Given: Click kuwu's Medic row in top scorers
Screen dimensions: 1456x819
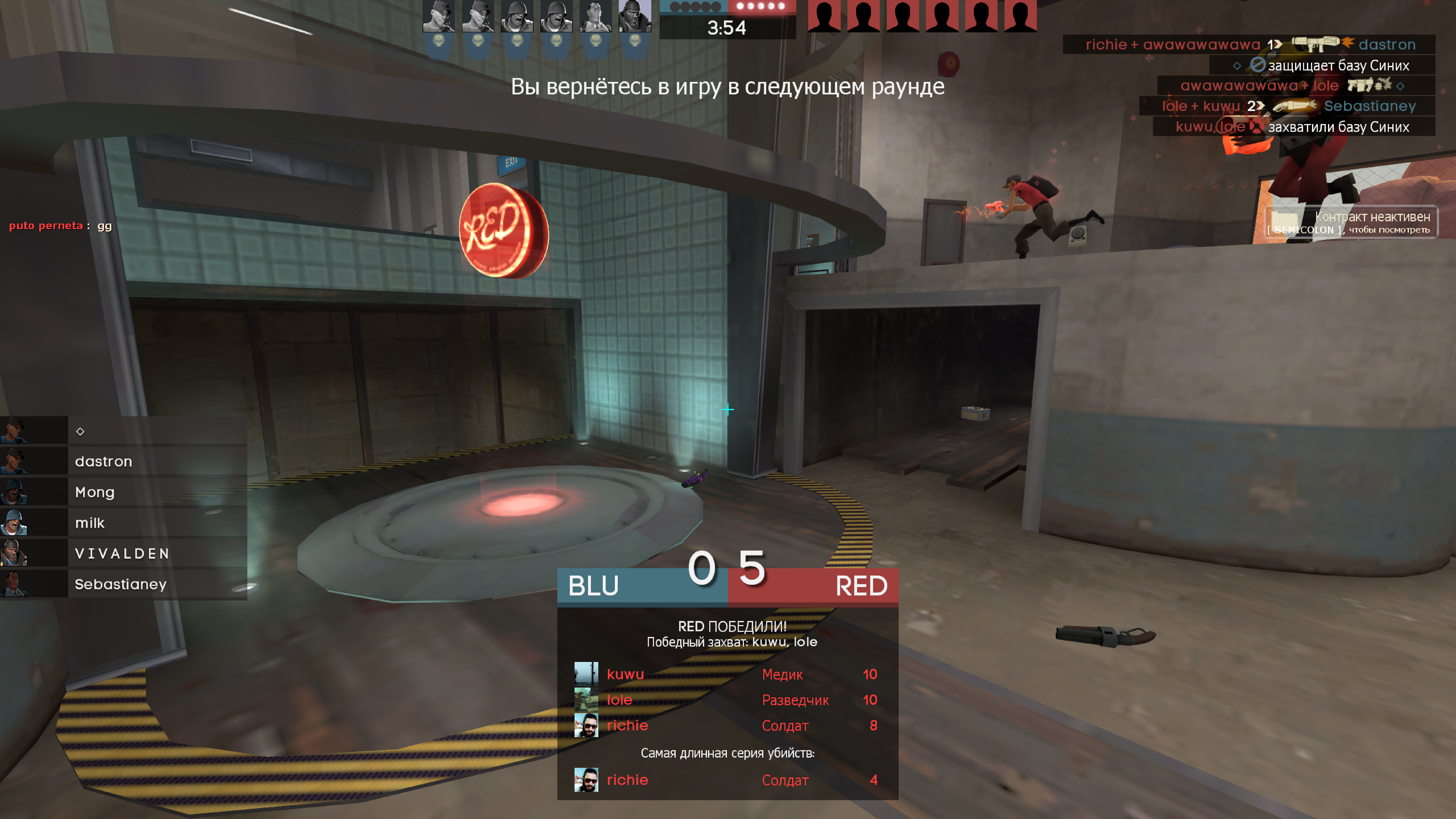Looking at the screenshot, I should (727, 674).
